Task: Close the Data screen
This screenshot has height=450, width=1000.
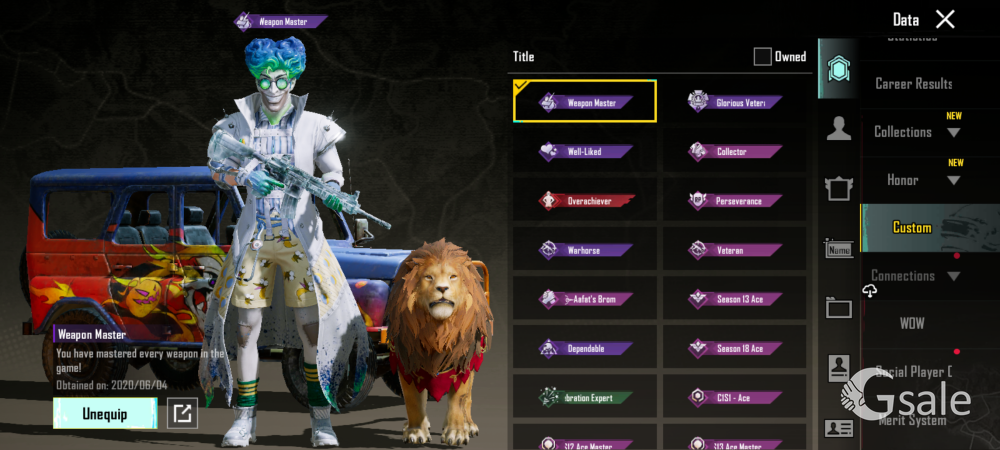Action: (945, 19)
